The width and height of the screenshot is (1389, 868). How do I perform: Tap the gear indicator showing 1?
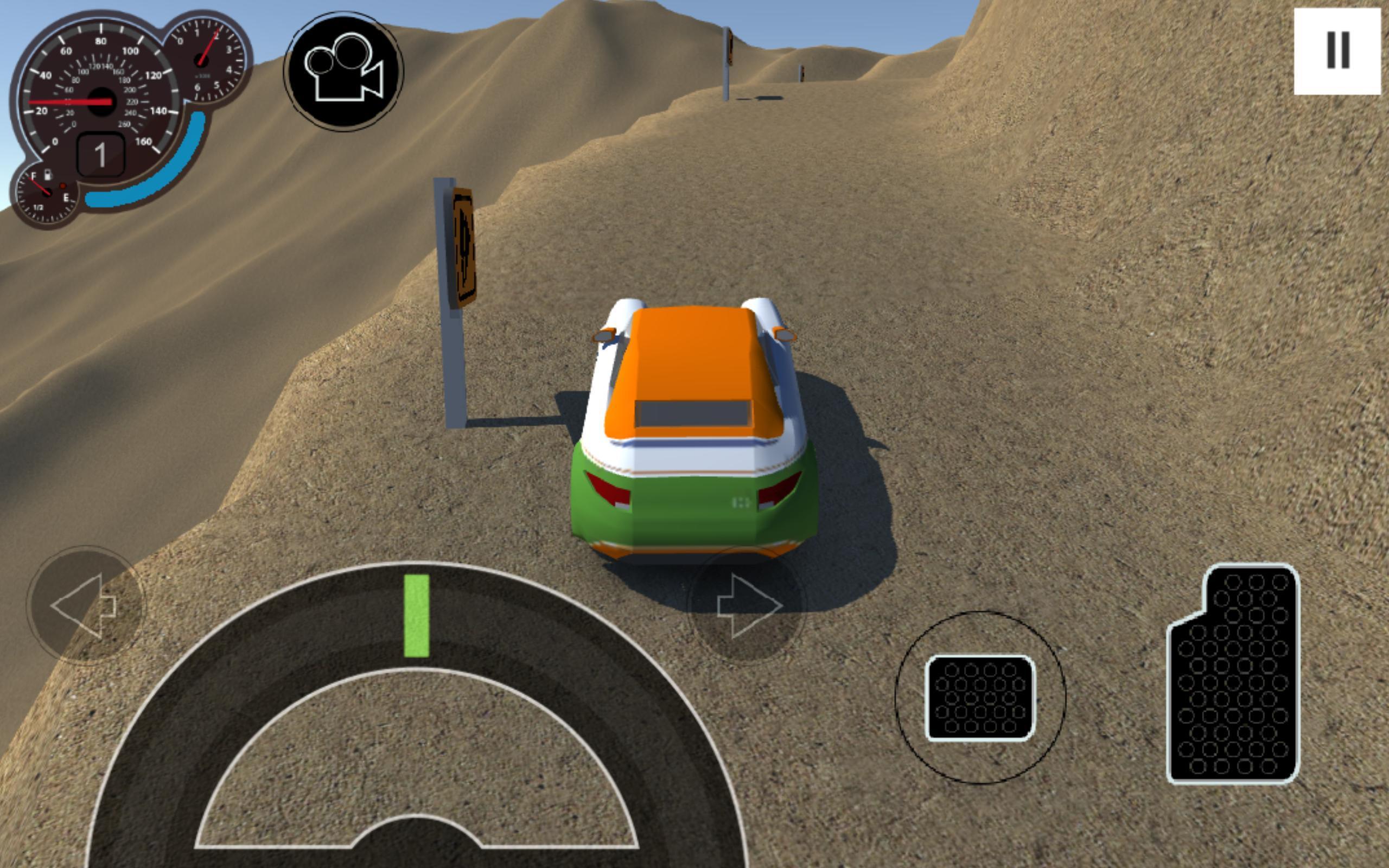coord(102,154)
